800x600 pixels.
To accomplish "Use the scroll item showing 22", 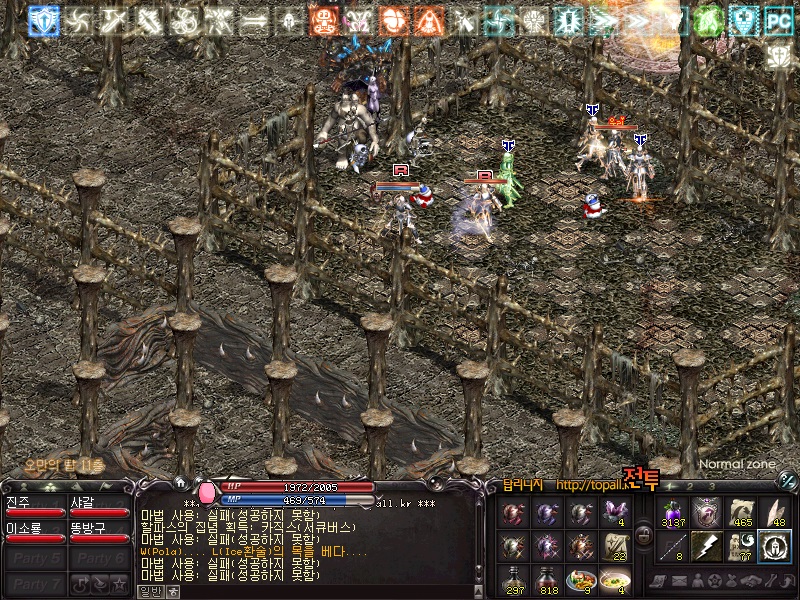I will (613, 547).
